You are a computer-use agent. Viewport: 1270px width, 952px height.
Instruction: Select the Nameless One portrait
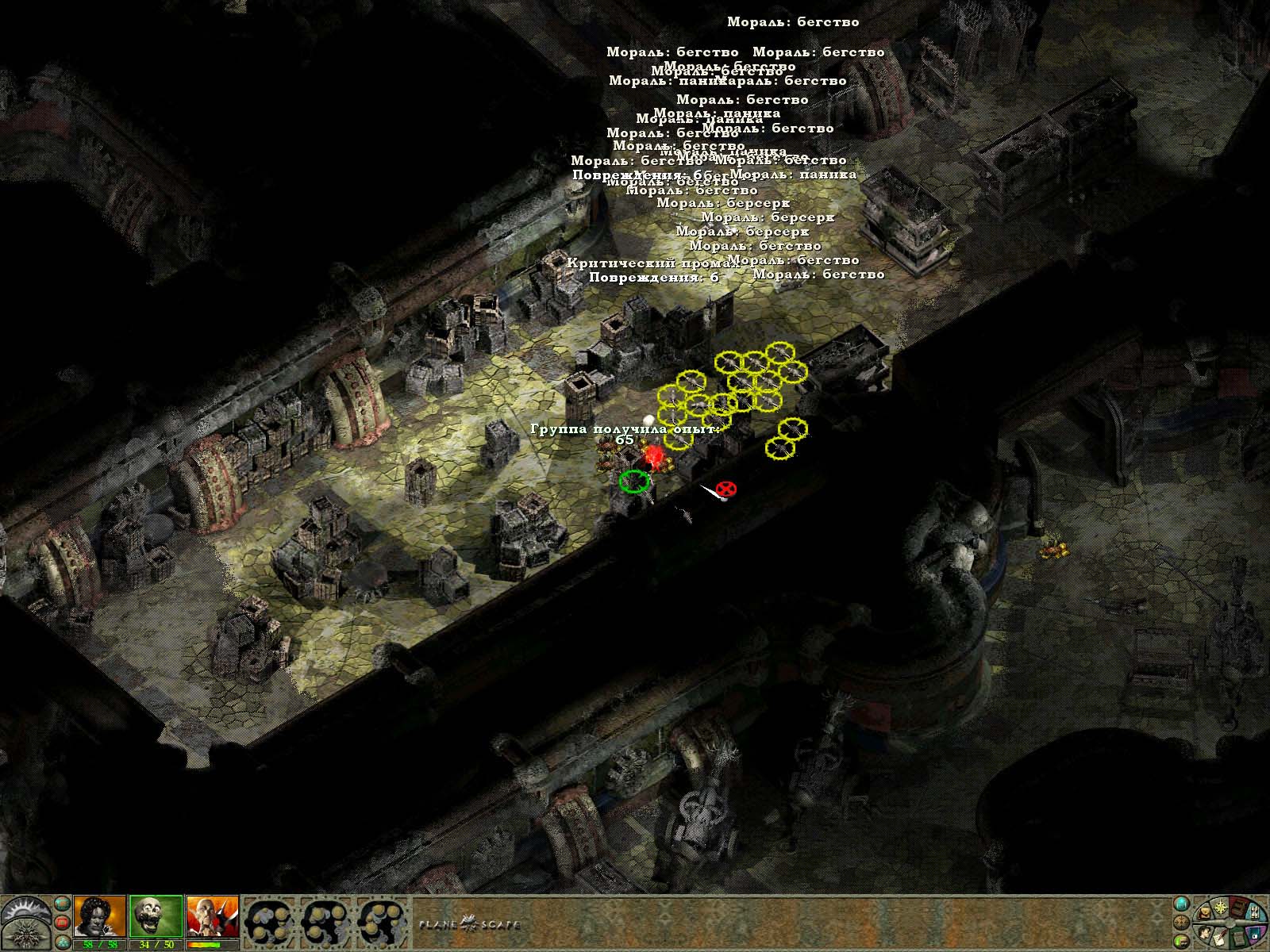click(100, 916)
